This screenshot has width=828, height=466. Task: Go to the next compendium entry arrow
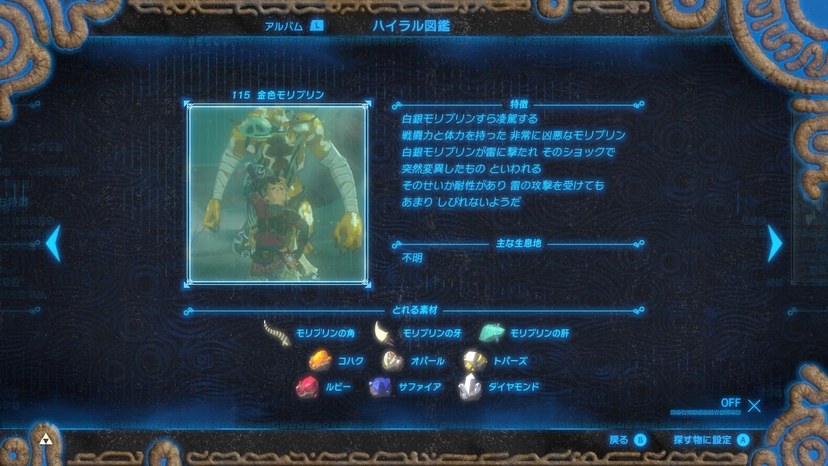click(774, 243)
